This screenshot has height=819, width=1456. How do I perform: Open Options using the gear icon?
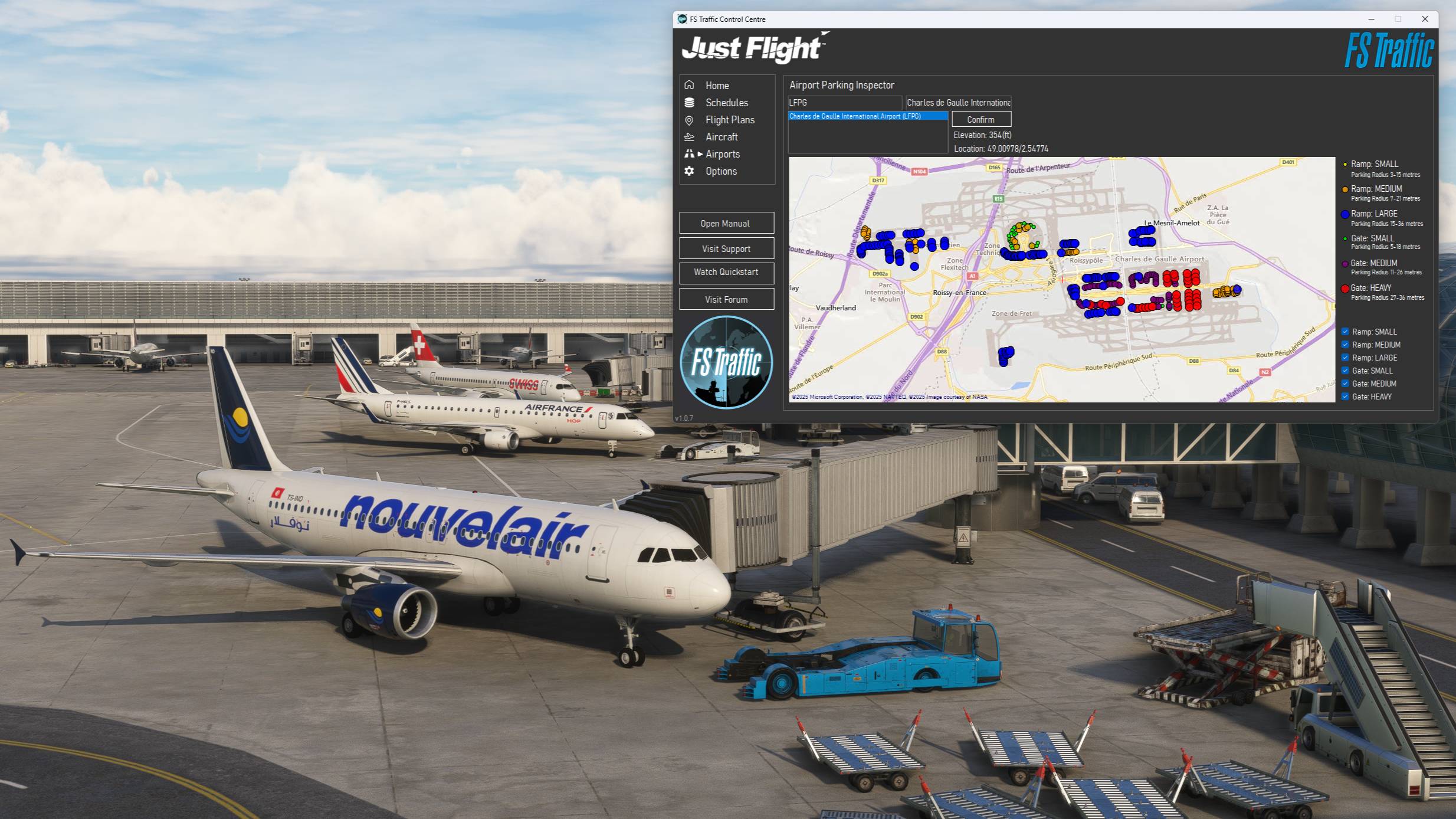690,171
